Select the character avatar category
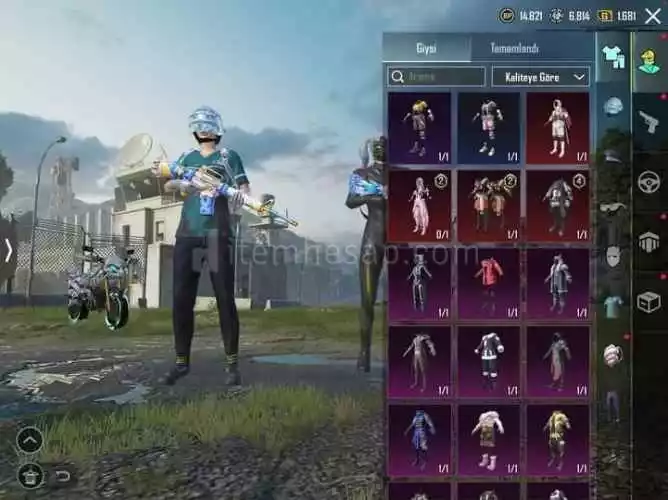The height and width of the screenshot is (500, 668). (649, 59)
